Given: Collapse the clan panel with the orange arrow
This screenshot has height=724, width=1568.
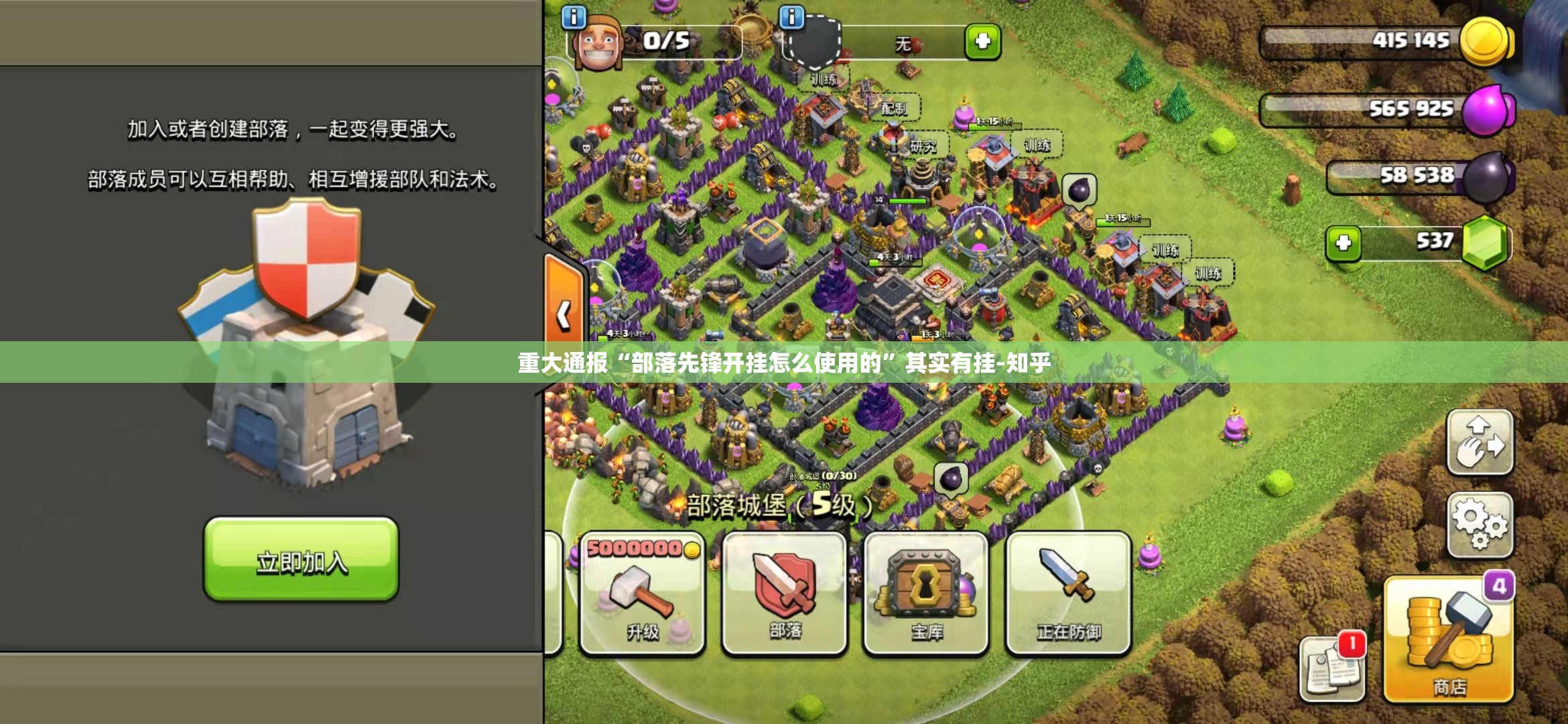Looking at the screenshot, I should (564, 314).
